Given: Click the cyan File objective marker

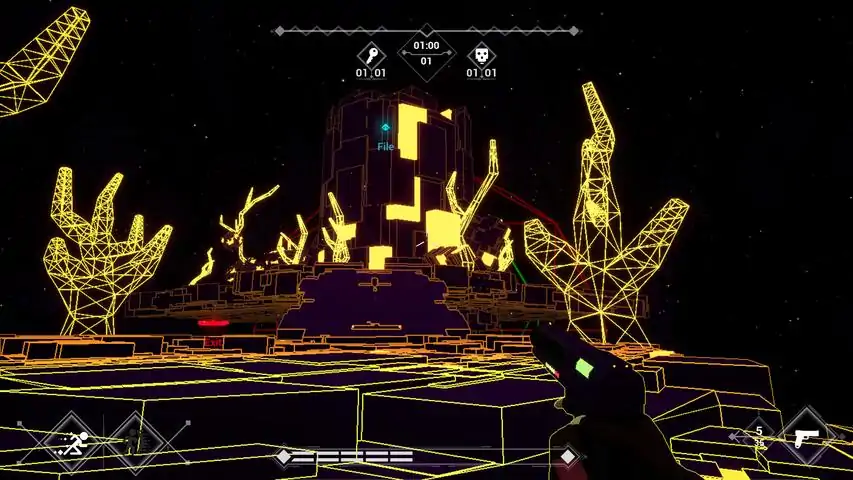Looking at the screenshot, I should (385, 128).
